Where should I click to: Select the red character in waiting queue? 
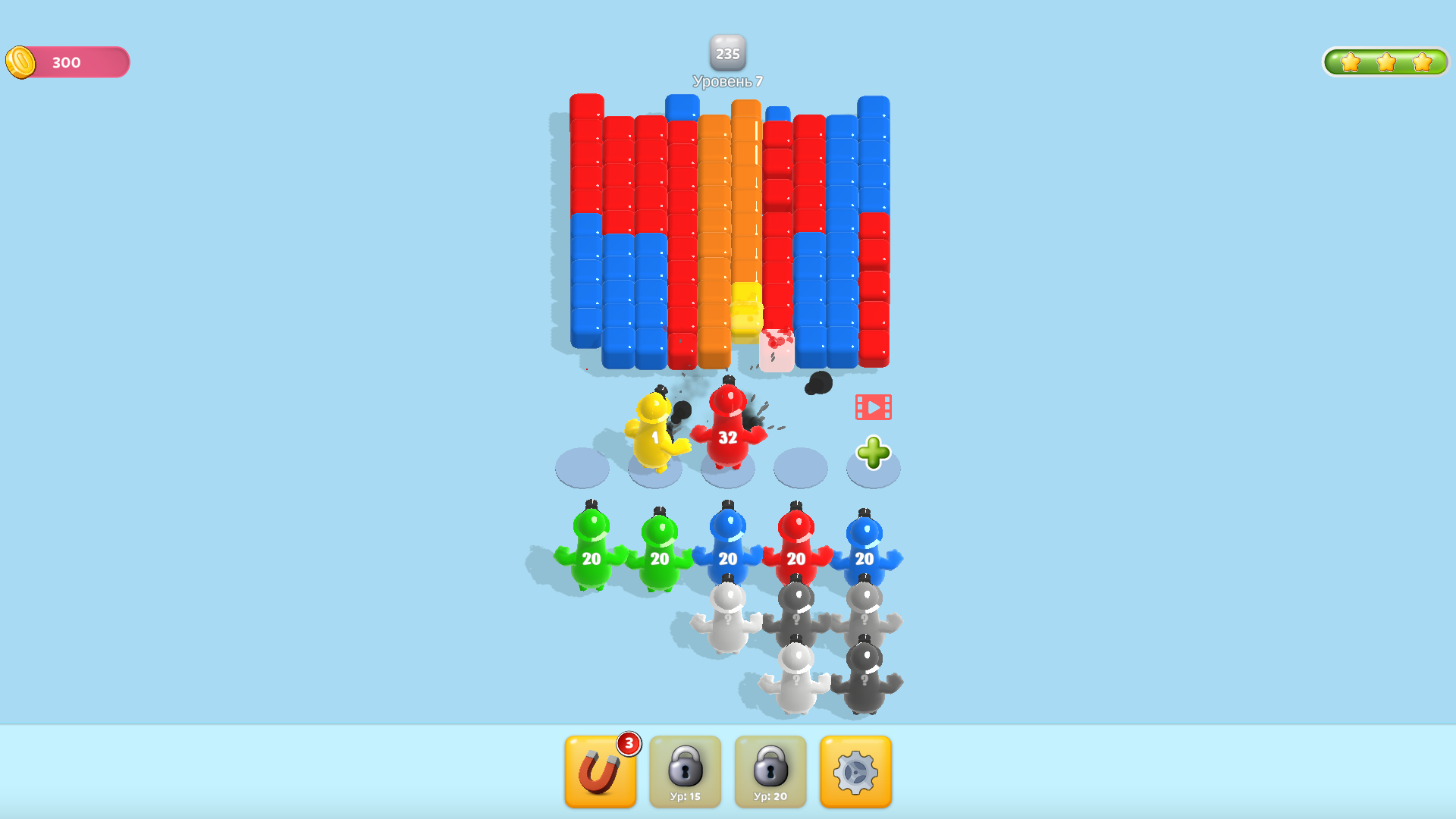coord(795,559)
